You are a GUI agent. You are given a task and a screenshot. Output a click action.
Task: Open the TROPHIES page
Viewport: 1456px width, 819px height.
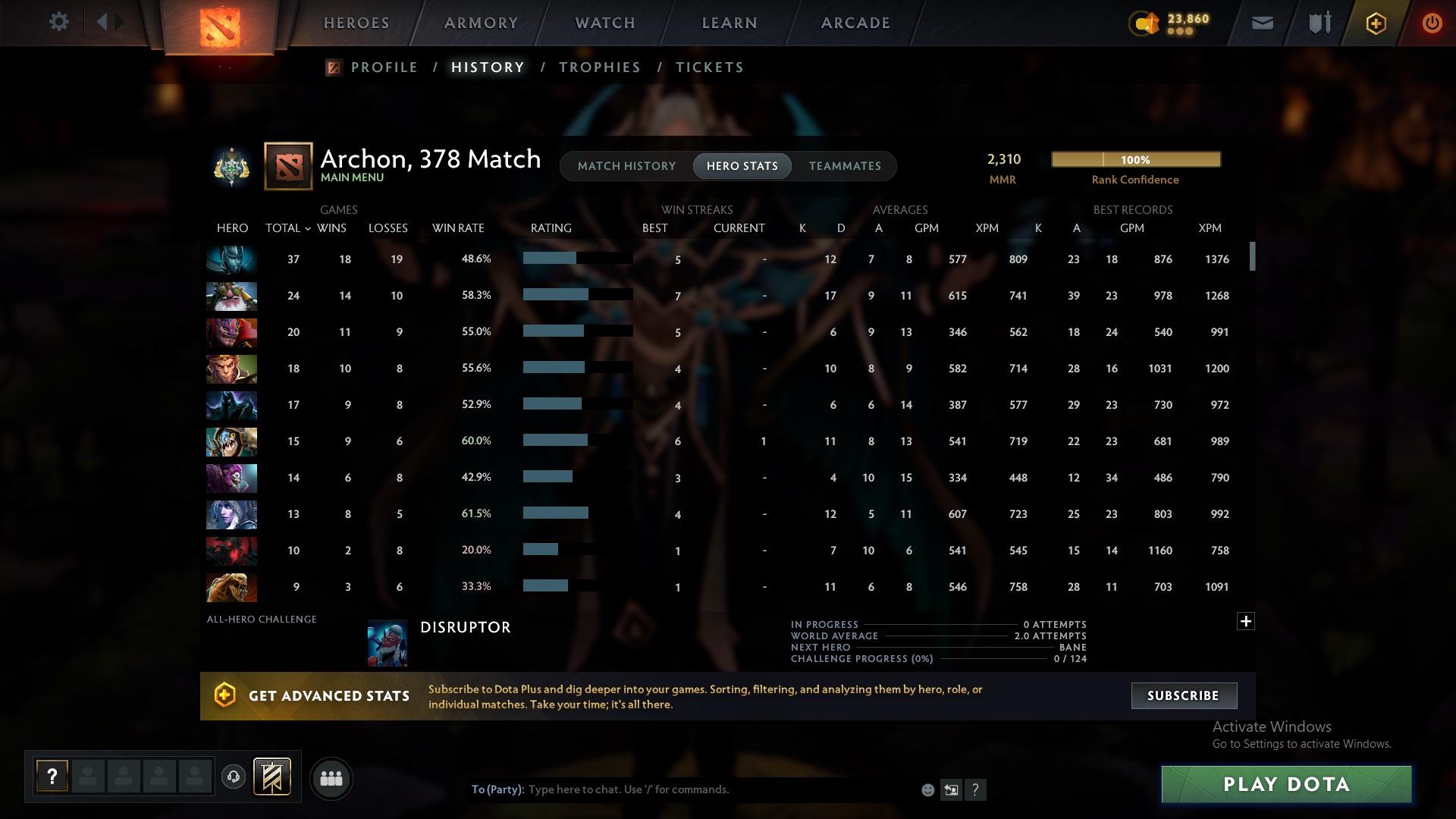coord(598,67)
